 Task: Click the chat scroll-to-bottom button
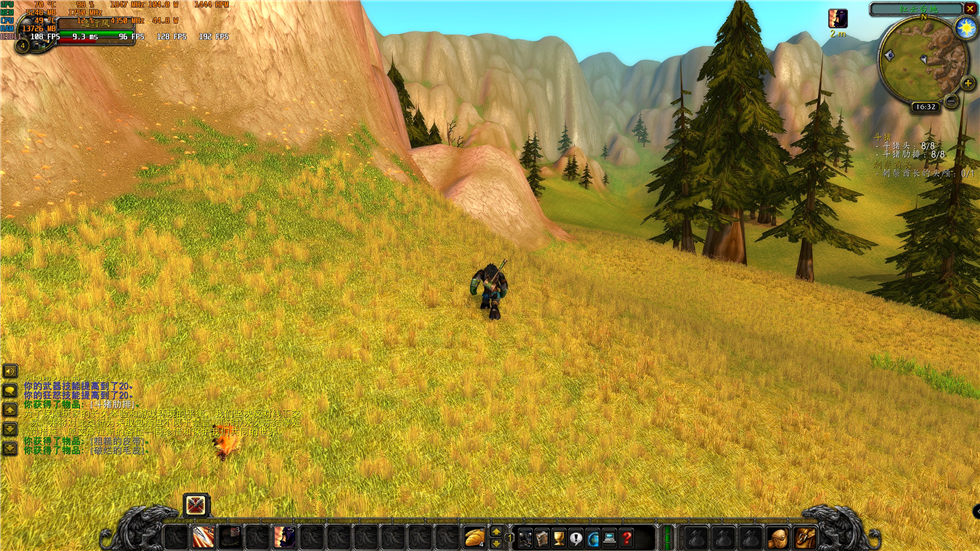[x=10, y=449]
